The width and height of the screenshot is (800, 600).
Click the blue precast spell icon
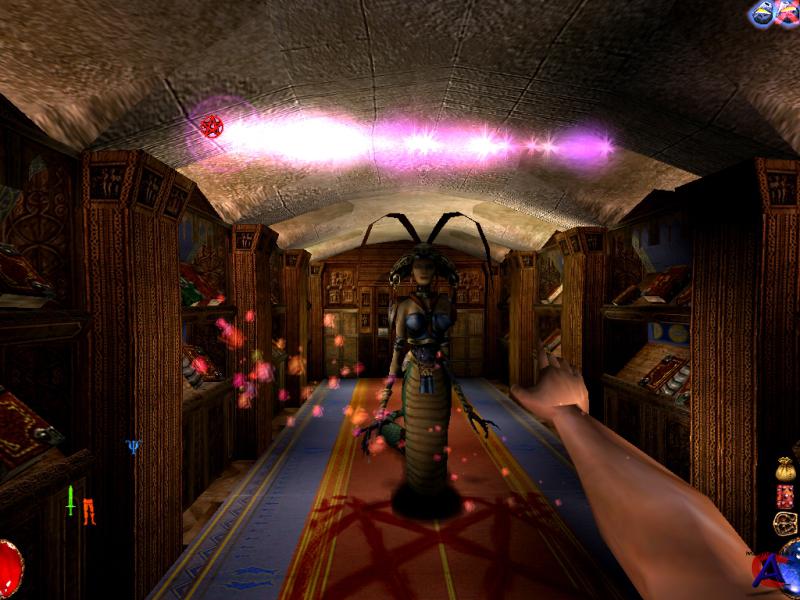tap(762, 12)
